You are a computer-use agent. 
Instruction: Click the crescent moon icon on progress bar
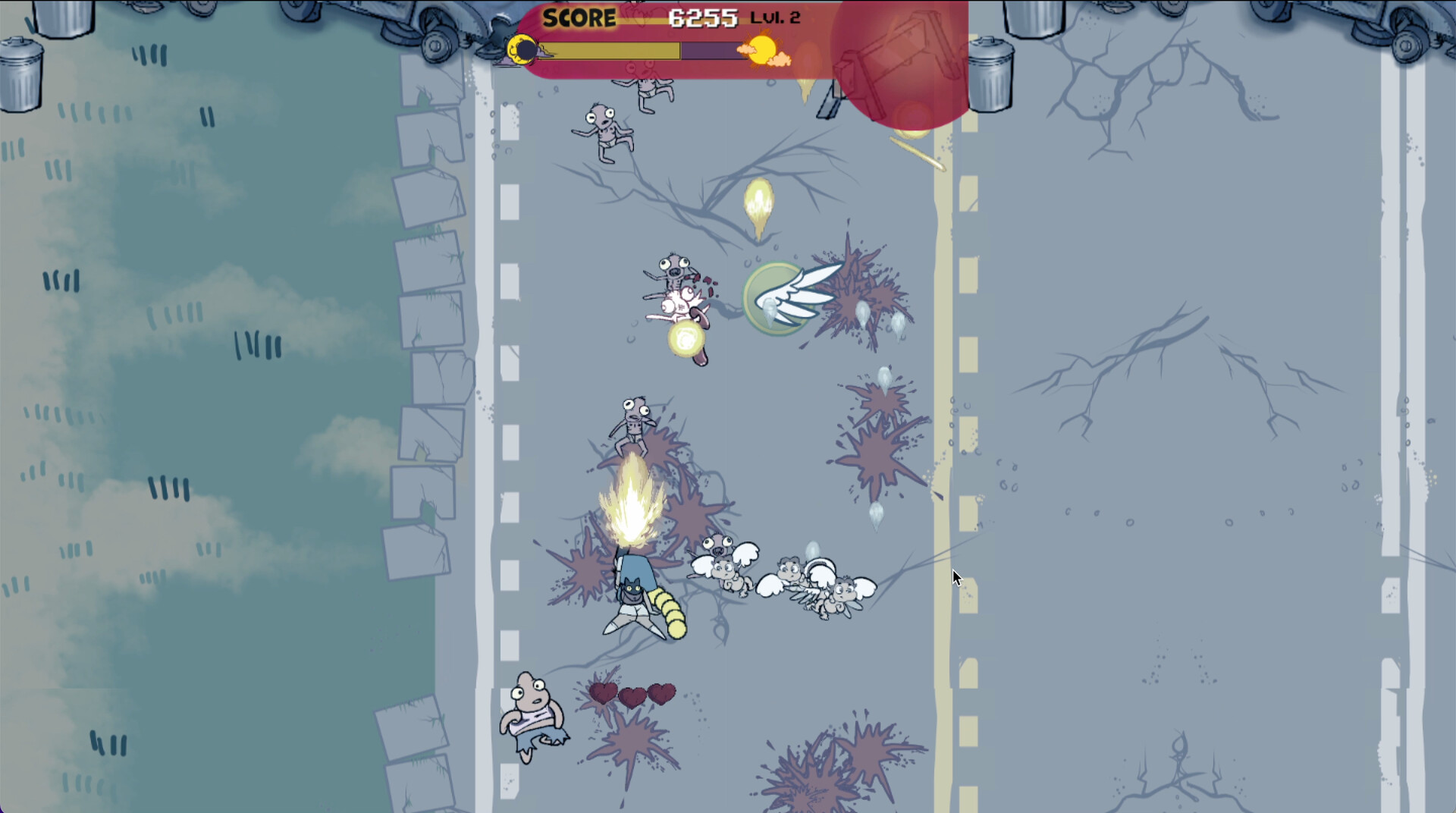[522, 48]
